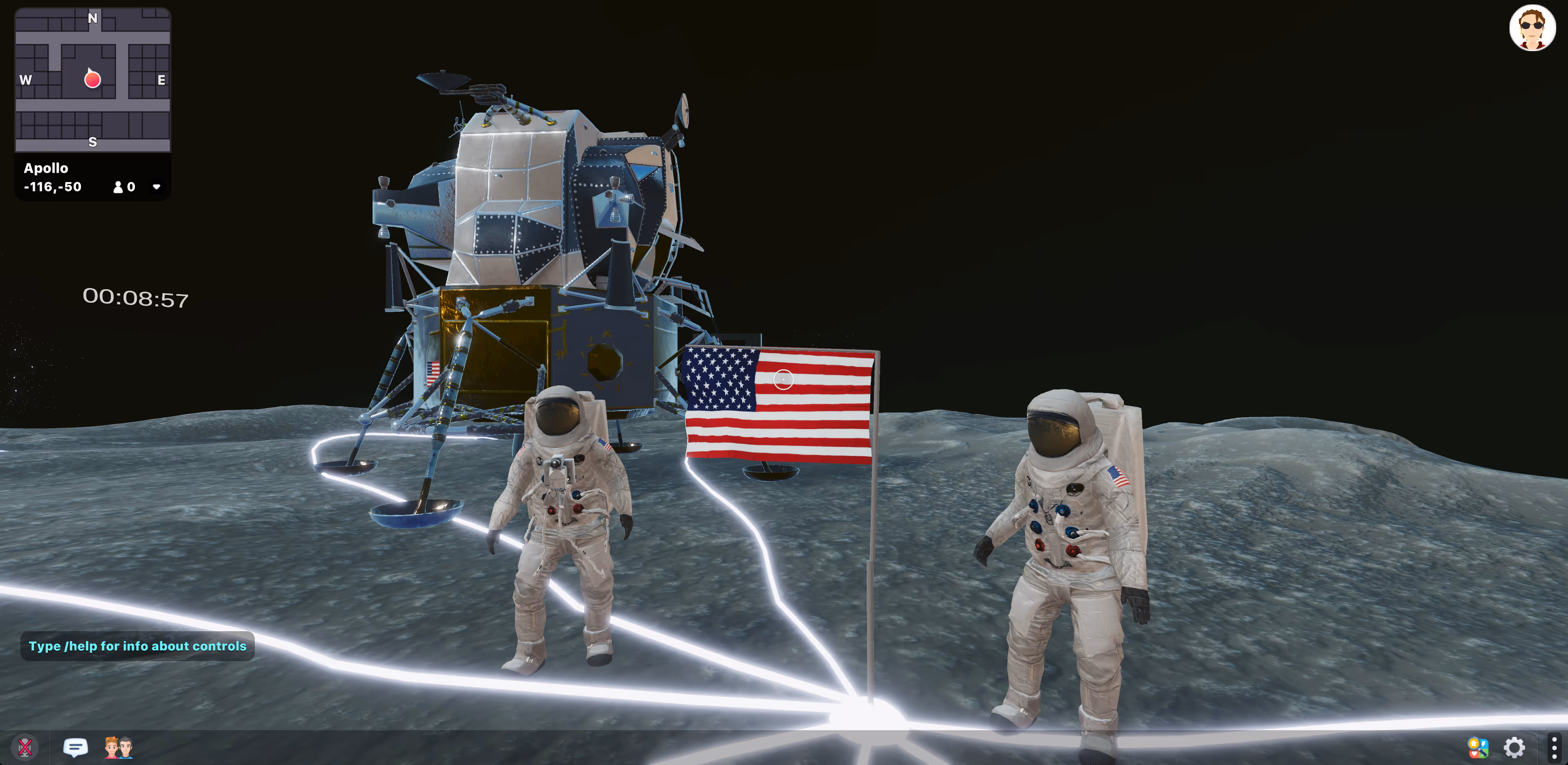Open the friends list icon

[118, 747]
